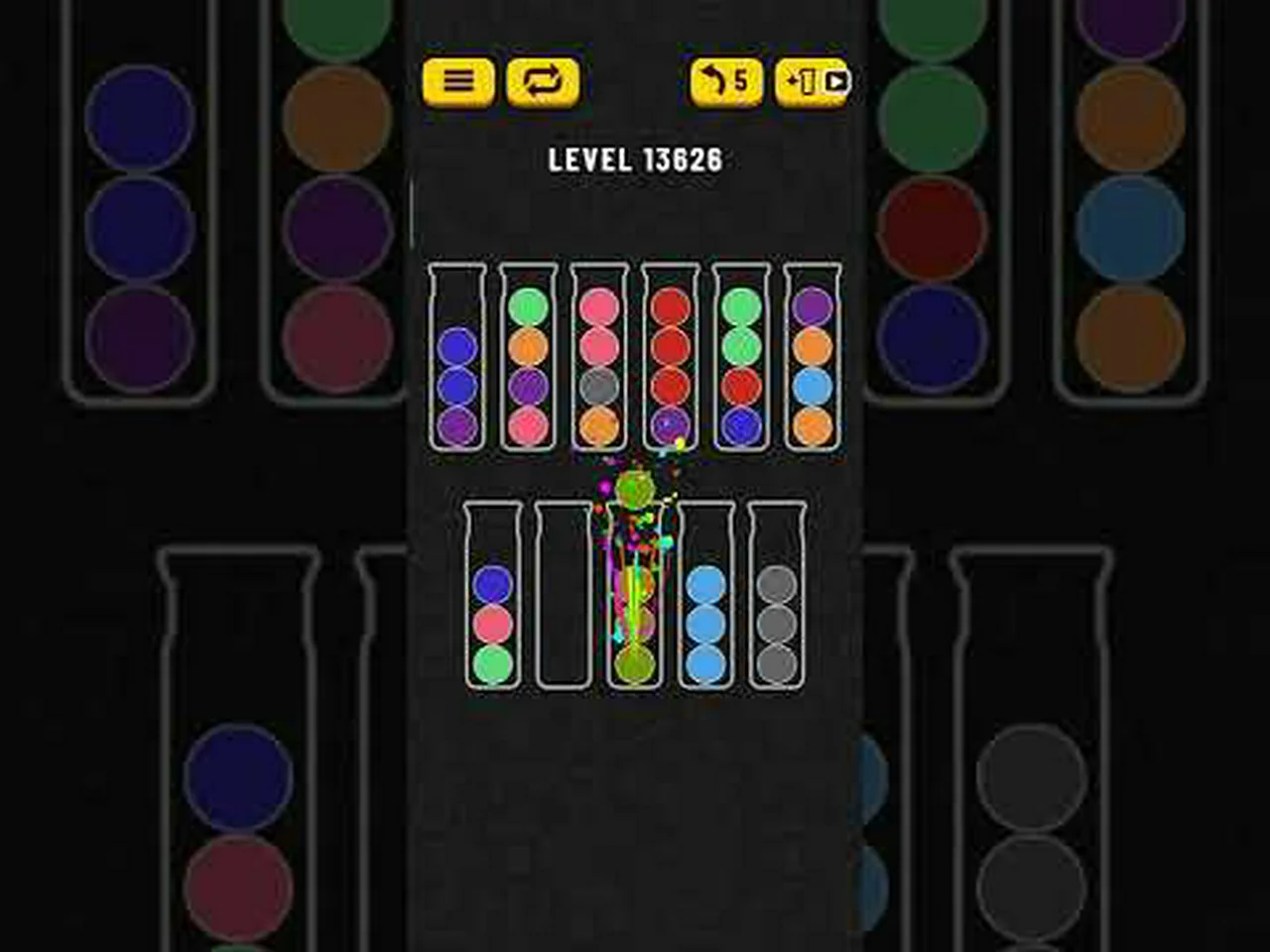Select the empty tube

564,595
